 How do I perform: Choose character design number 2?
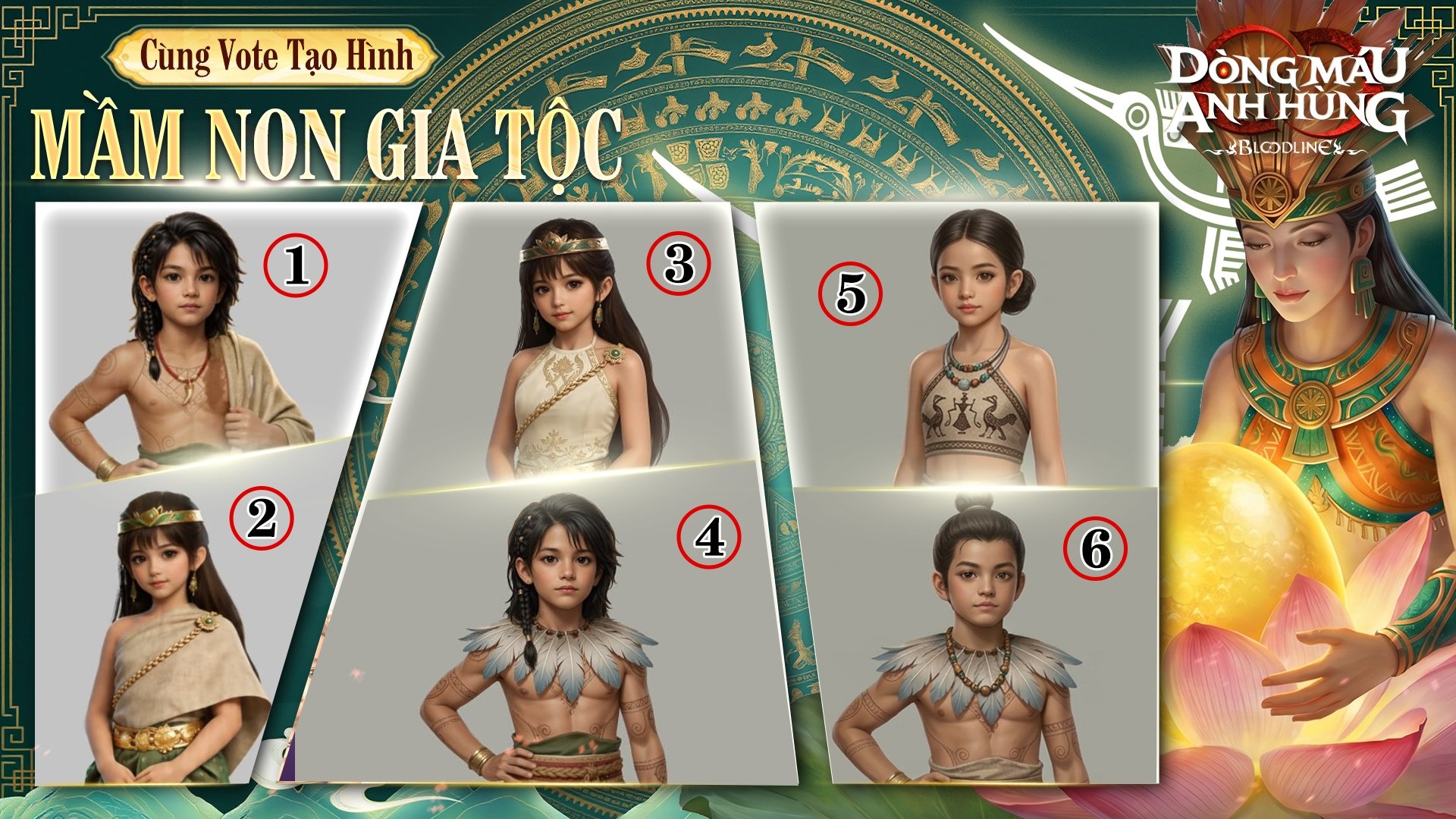click(x=262, y=519)
